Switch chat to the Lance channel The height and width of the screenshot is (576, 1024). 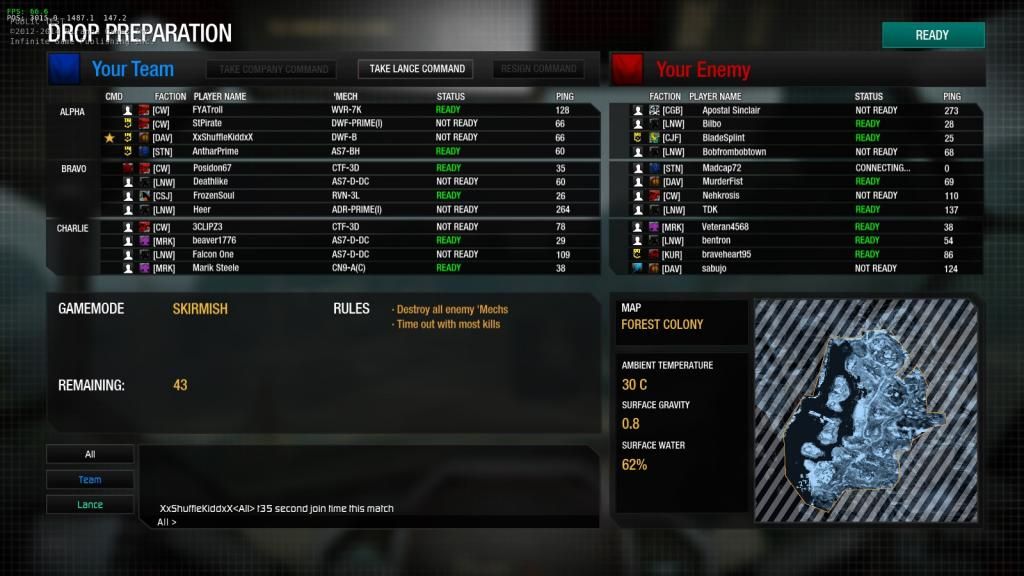[x=90, y=505]
